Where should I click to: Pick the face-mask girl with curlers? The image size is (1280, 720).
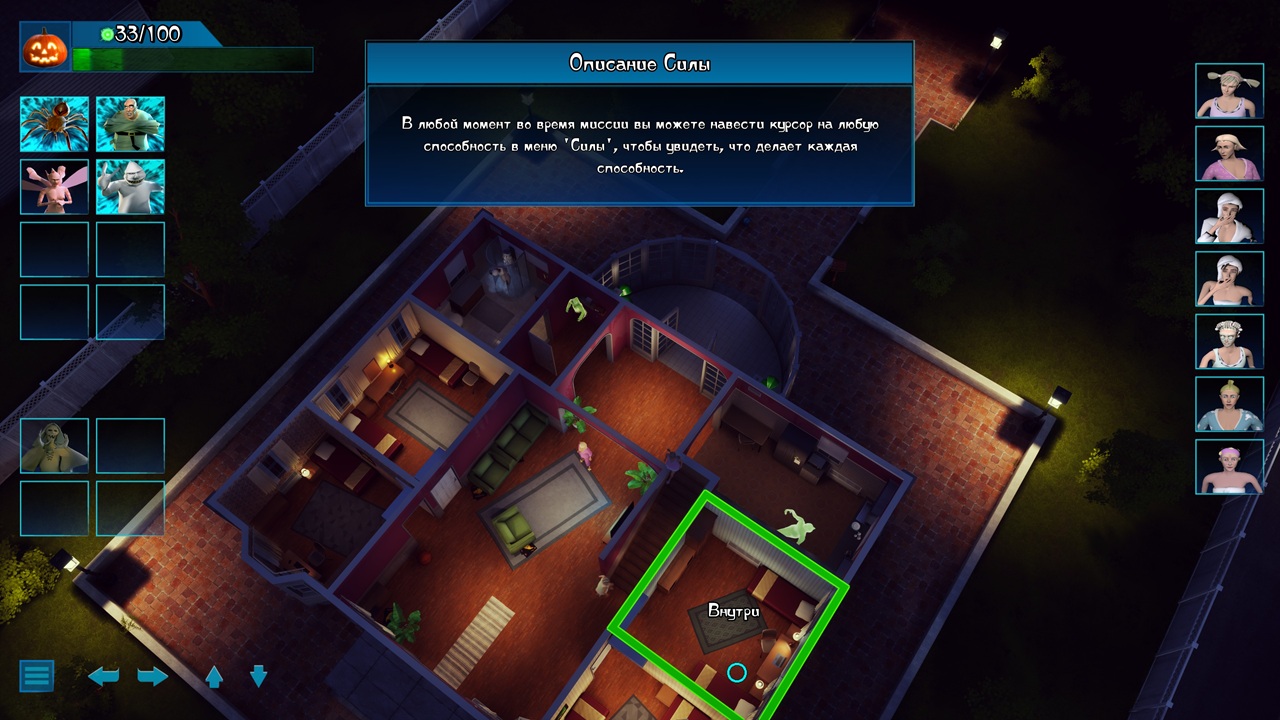click(1229, 341)
